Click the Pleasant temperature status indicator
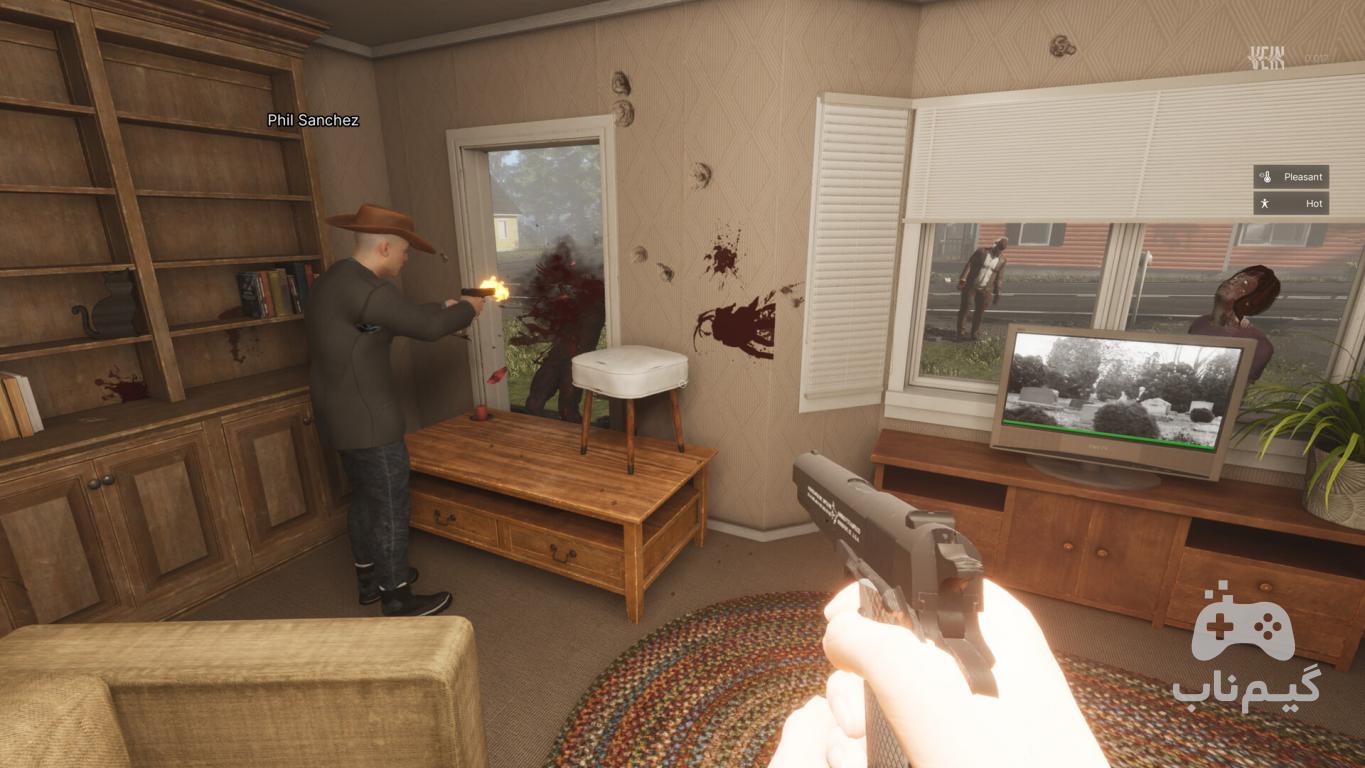The width and height of the screenshot is (1365, 768). click(1291, 177)
